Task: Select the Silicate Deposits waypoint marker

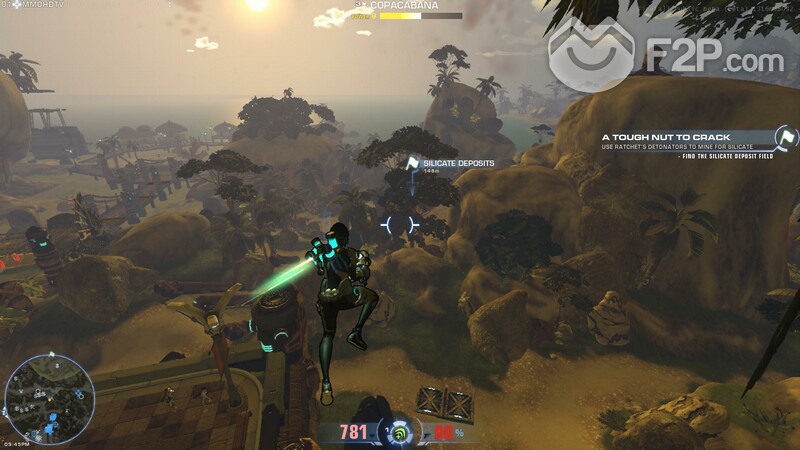Action: point(411,163)
